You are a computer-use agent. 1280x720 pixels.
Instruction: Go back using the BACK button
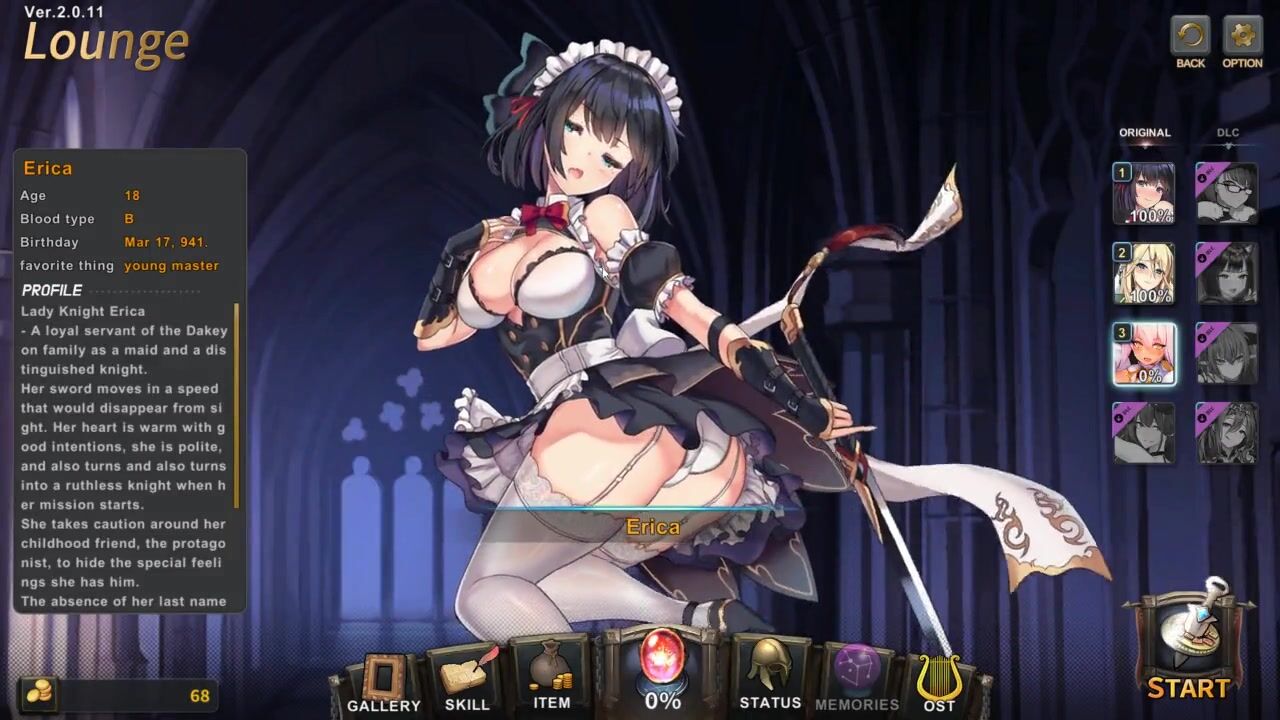tap(1190, 39)
